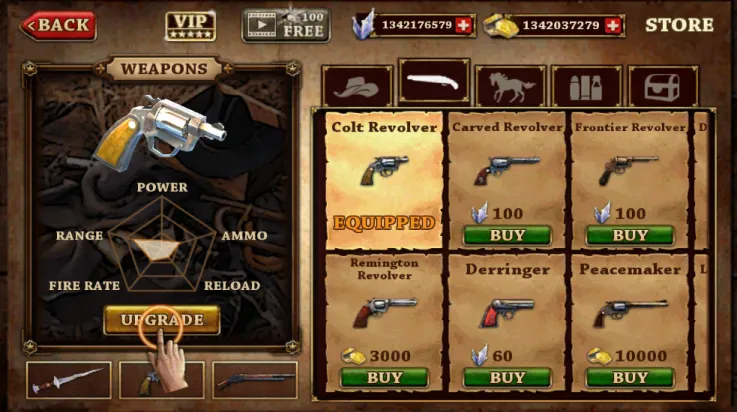Open the horse category tab

pyautogui.click(x=510, y=87)
